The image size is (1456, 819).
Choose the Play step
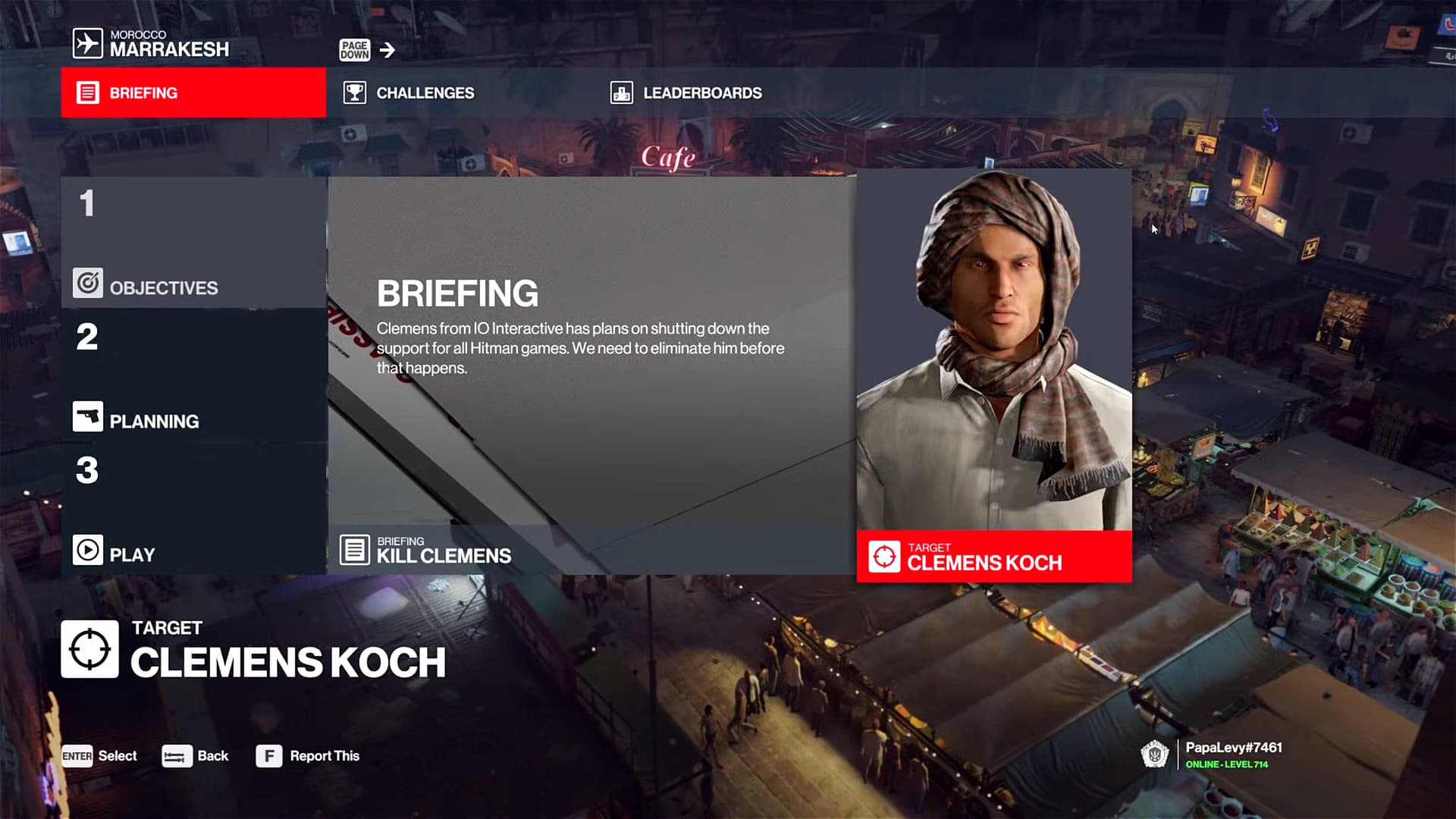coord(193,509)
